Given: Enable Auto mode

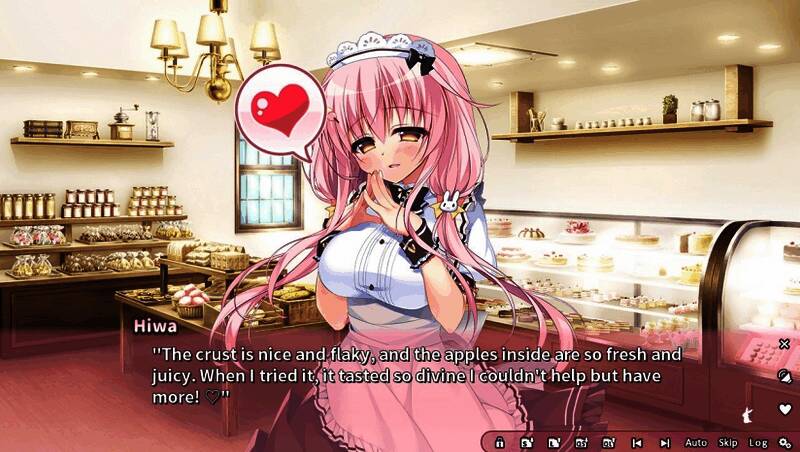Looking at the screenshot, I should click(696, 442).
